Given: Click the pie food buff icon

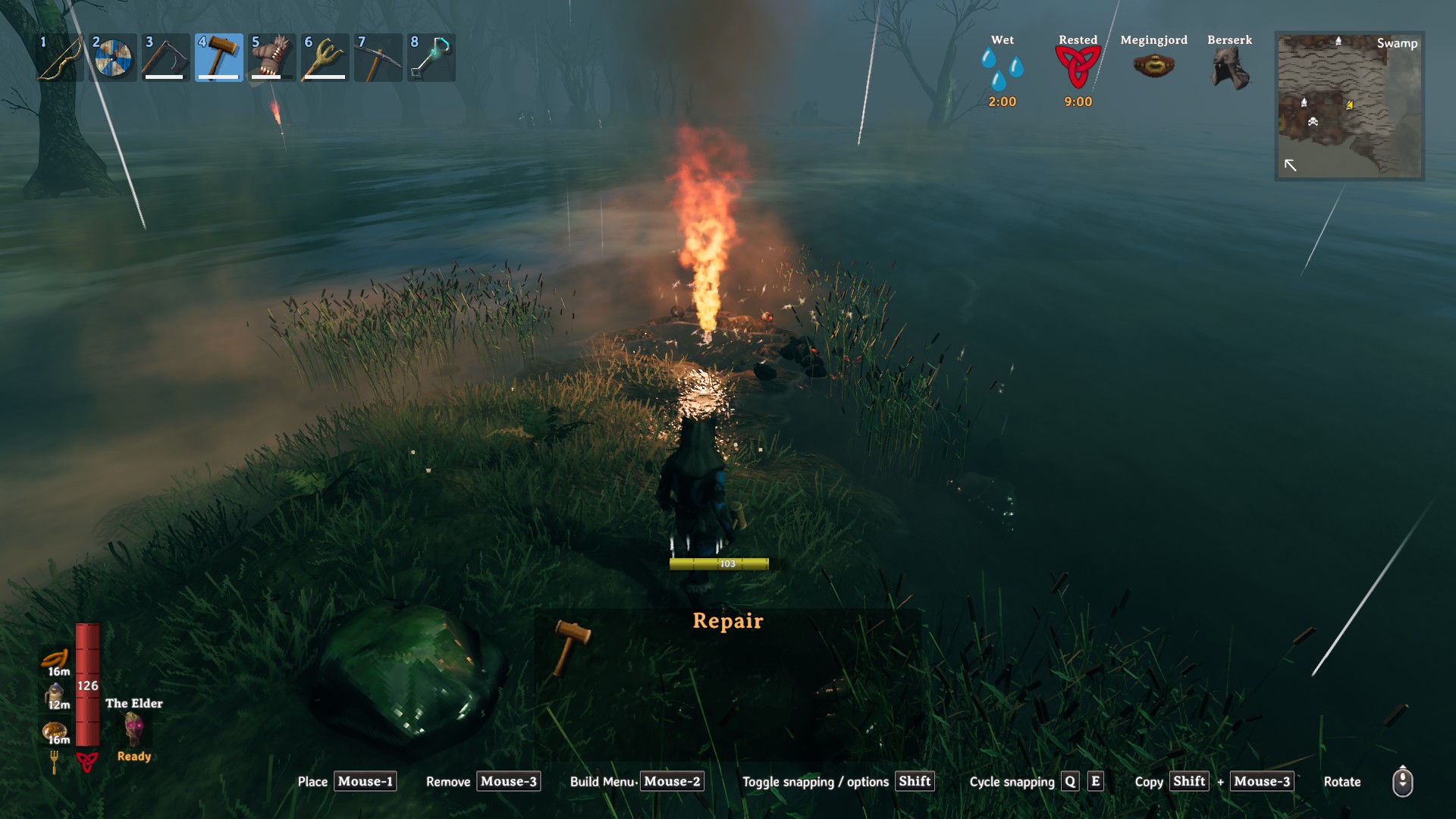Looking at the screenshot, I should tap(55, 731).
